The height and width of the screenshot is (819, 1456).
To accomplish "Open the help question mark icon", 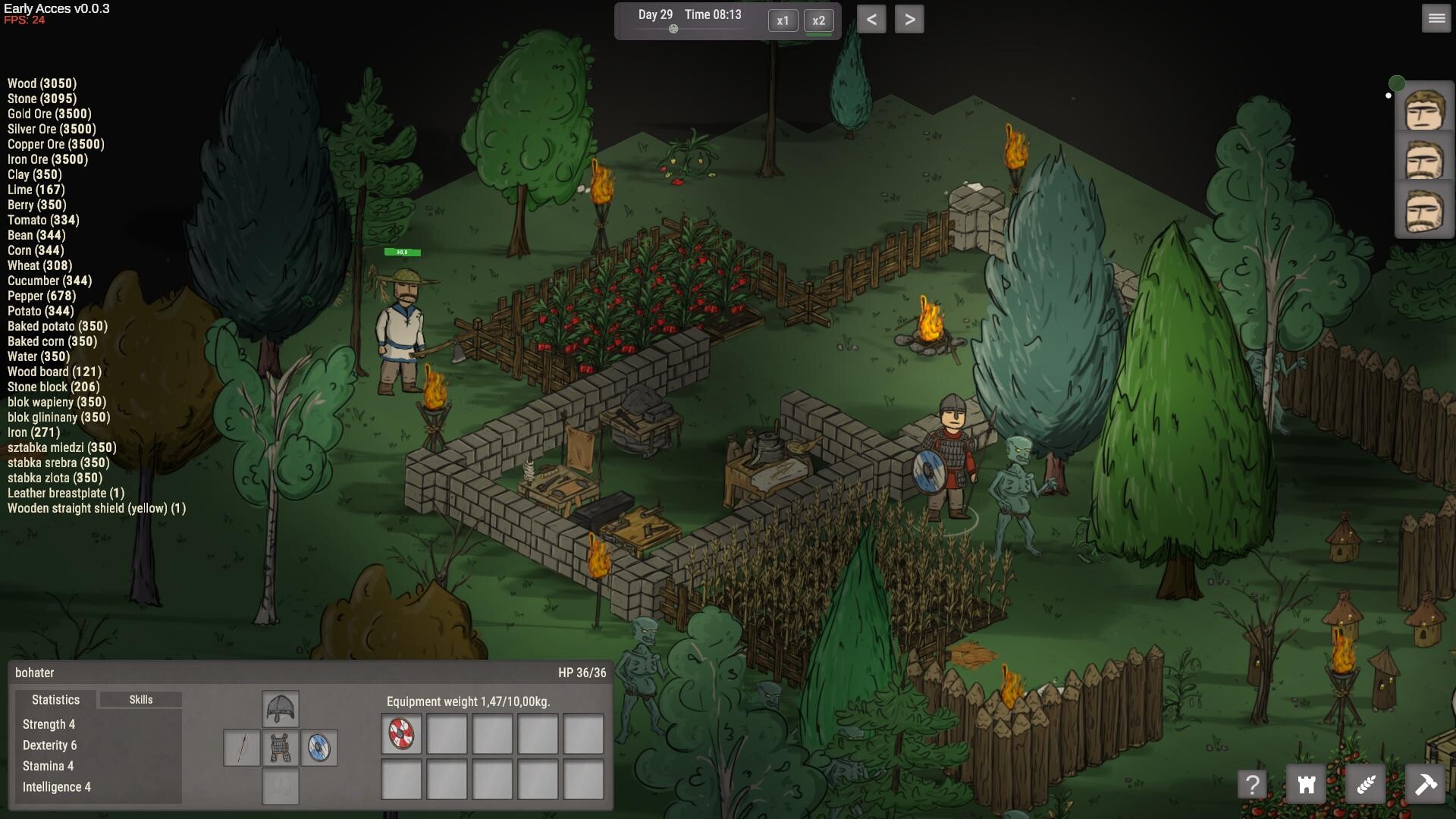I will (1253, 784).
